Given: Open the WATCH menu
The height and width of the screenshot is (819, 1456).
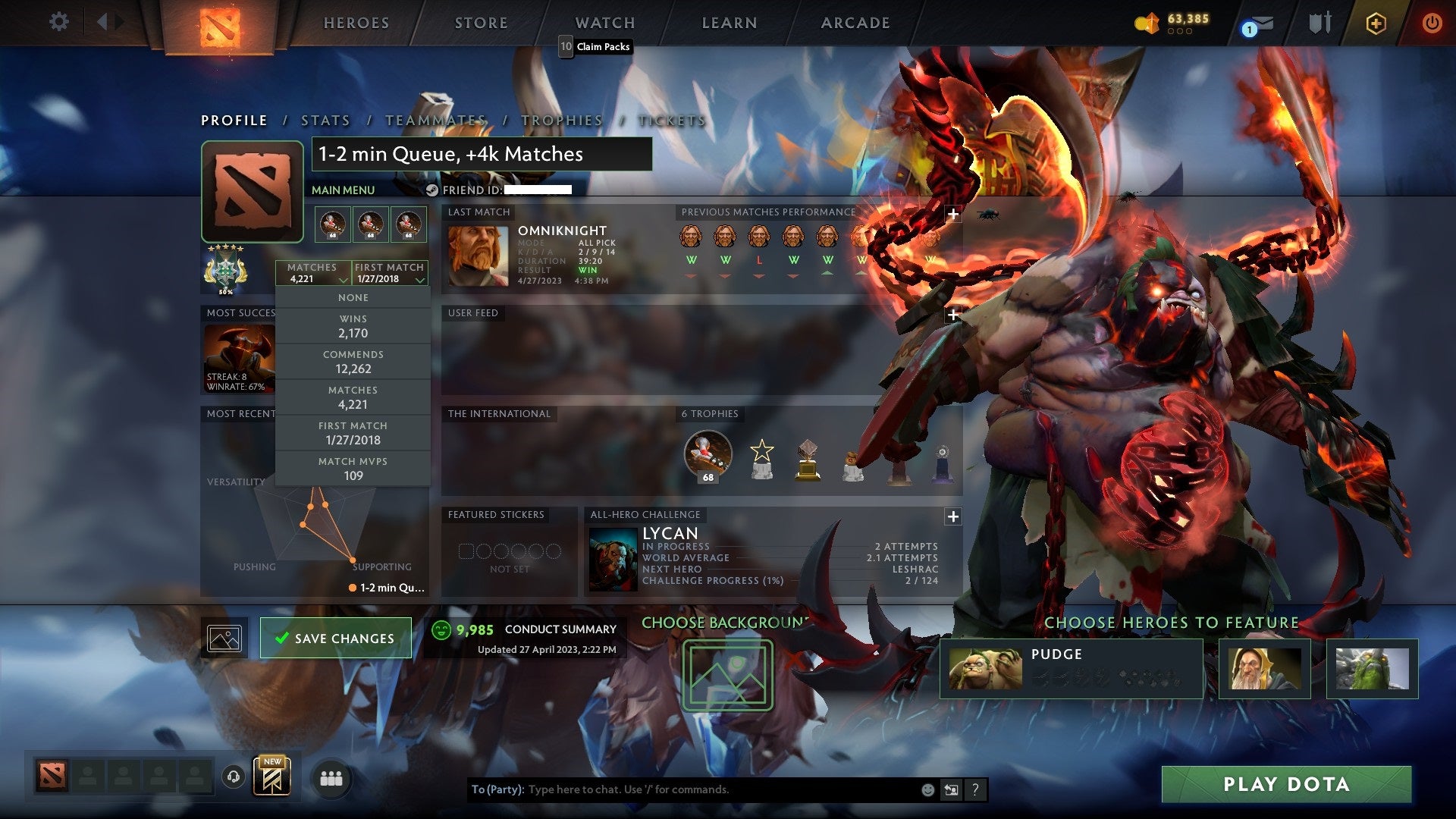Looking at the screenshot, I should [x=604, y=23].
